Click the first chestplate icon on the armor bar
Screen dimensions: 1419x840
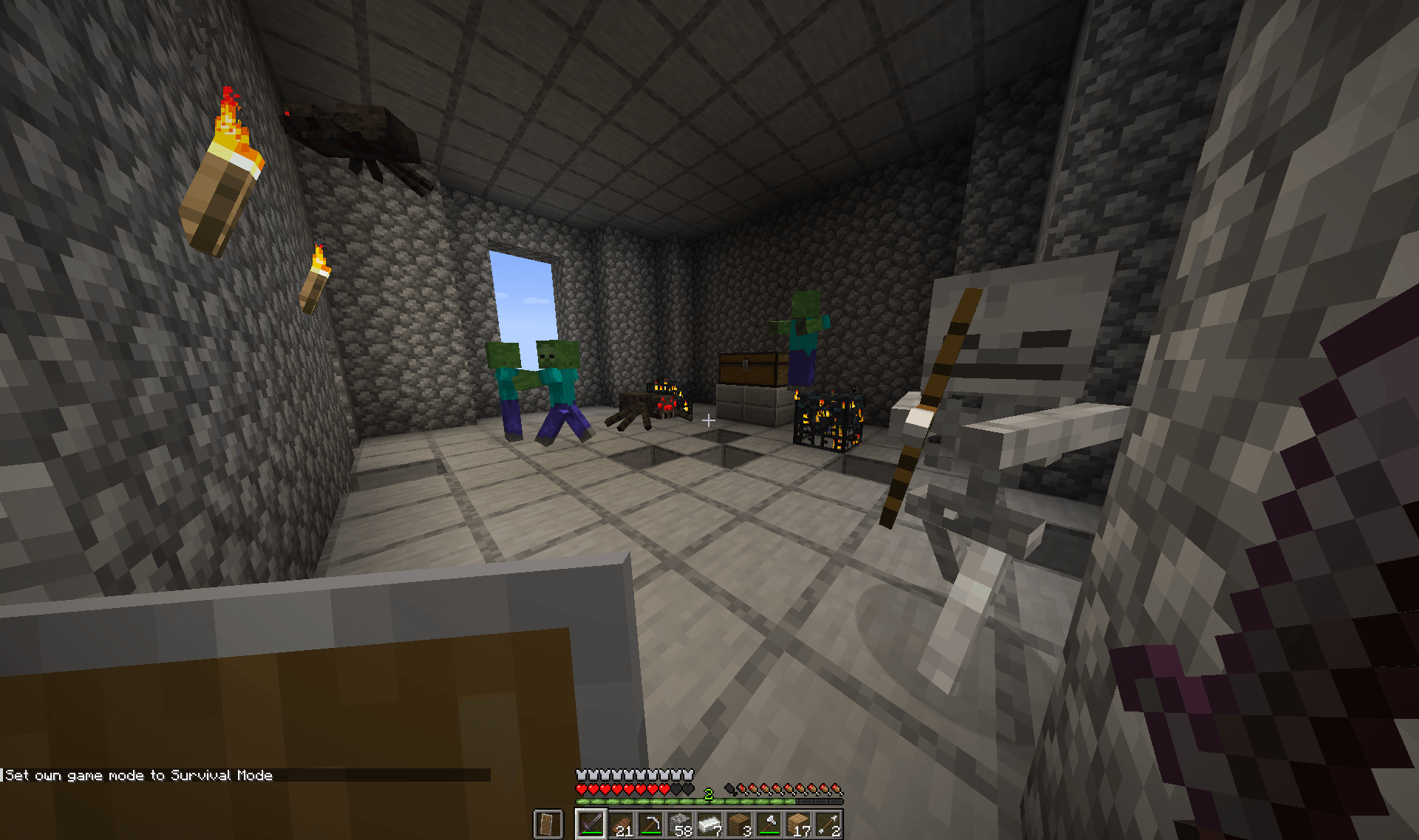(581, 774)
